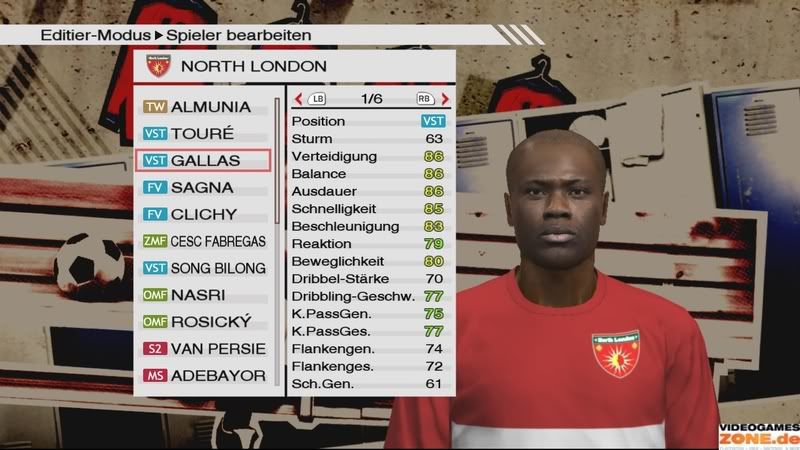
Task: Choose Cesc Fabregas in the list
Action: pos(205,242)
